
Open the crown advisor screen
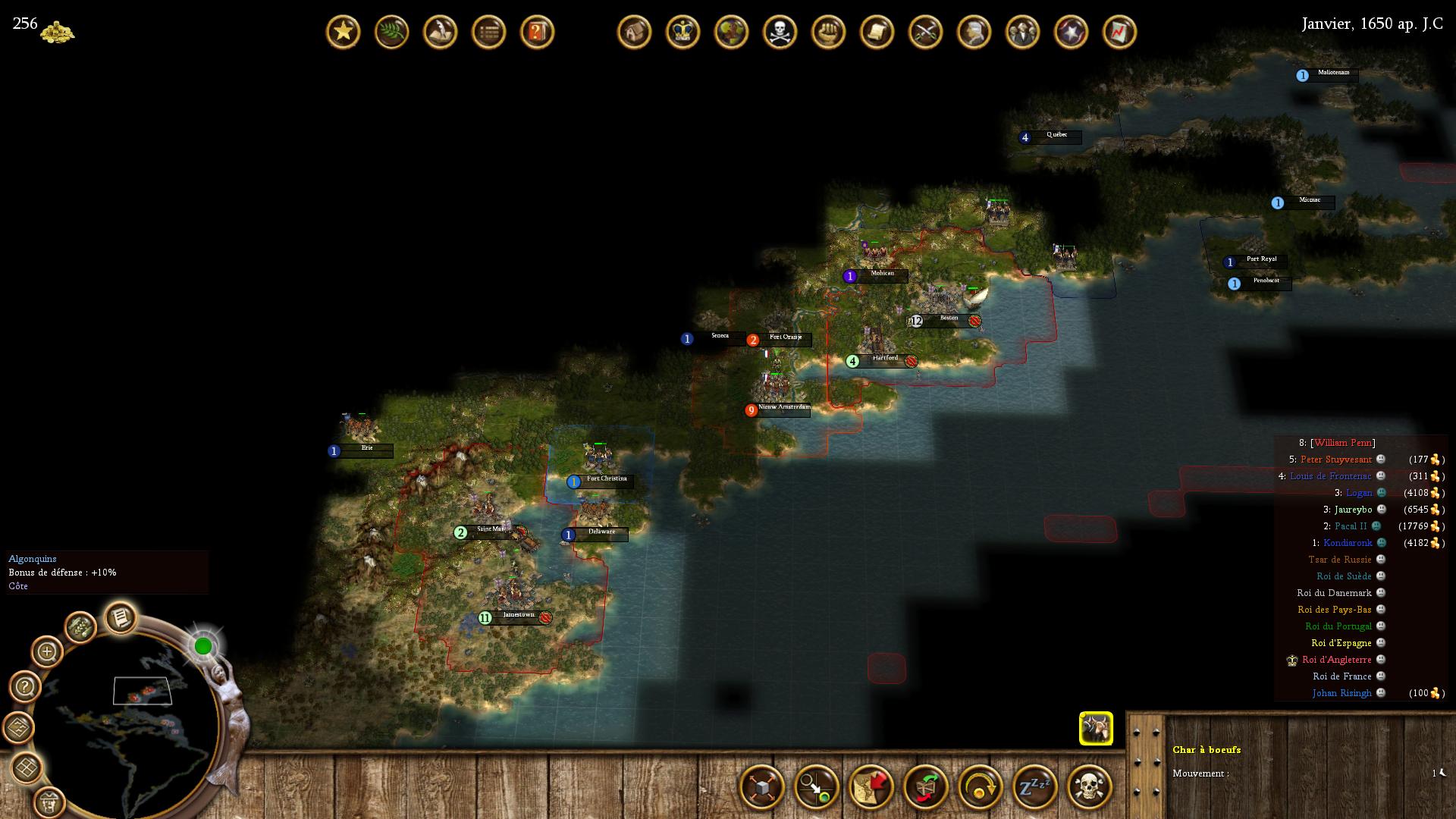[x=683, y=32]
